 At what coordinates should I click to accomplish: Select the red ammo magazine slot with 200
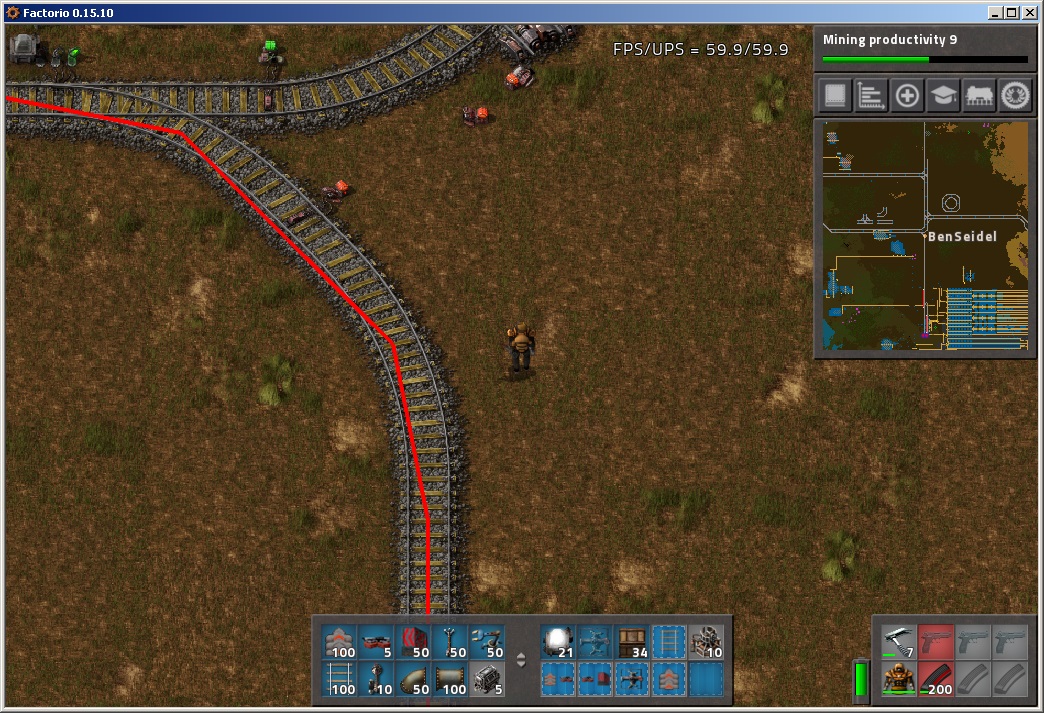(936, 679)
